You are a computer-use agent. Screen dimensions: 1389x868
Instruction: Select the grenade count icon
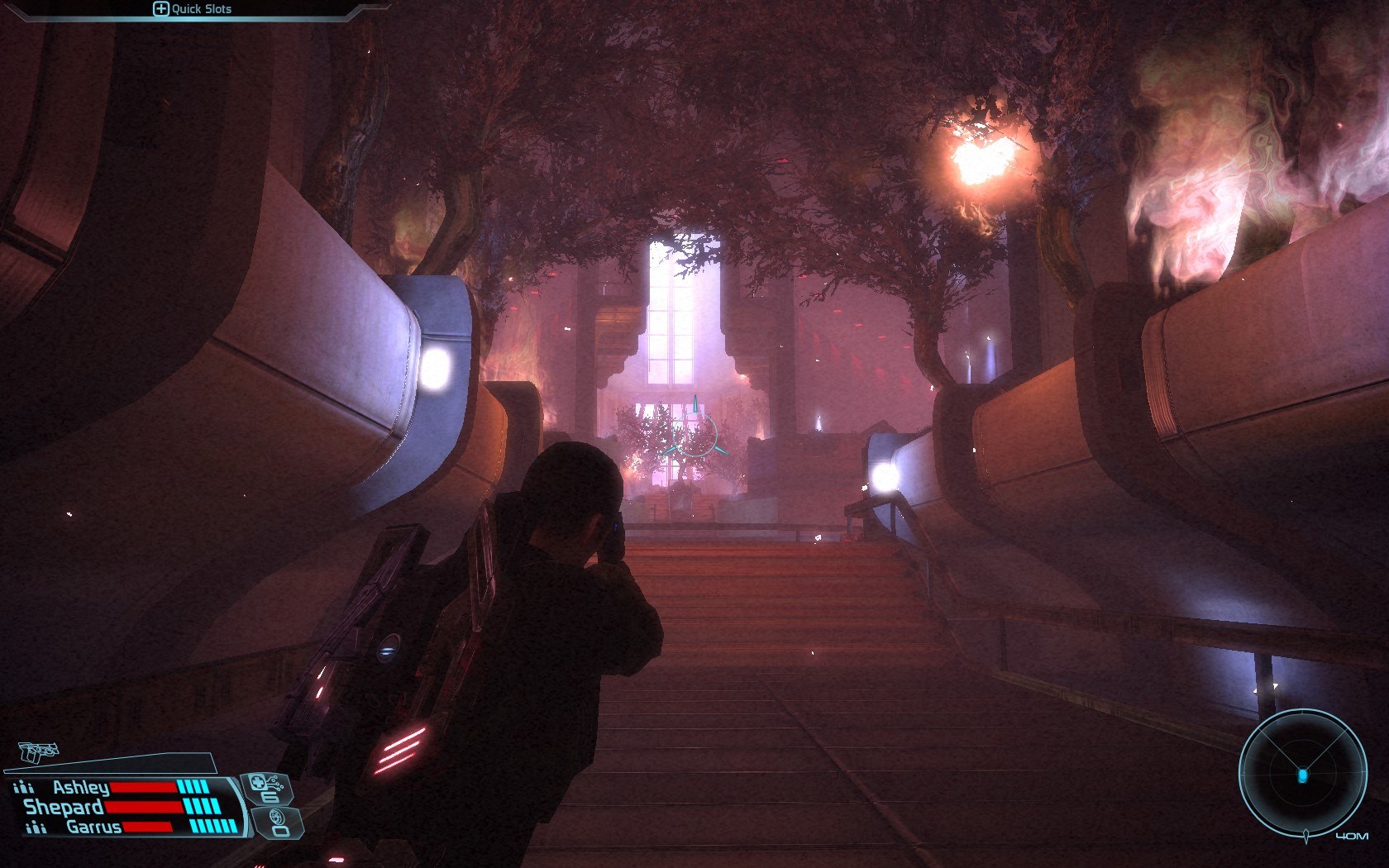(x=279, y=823)
